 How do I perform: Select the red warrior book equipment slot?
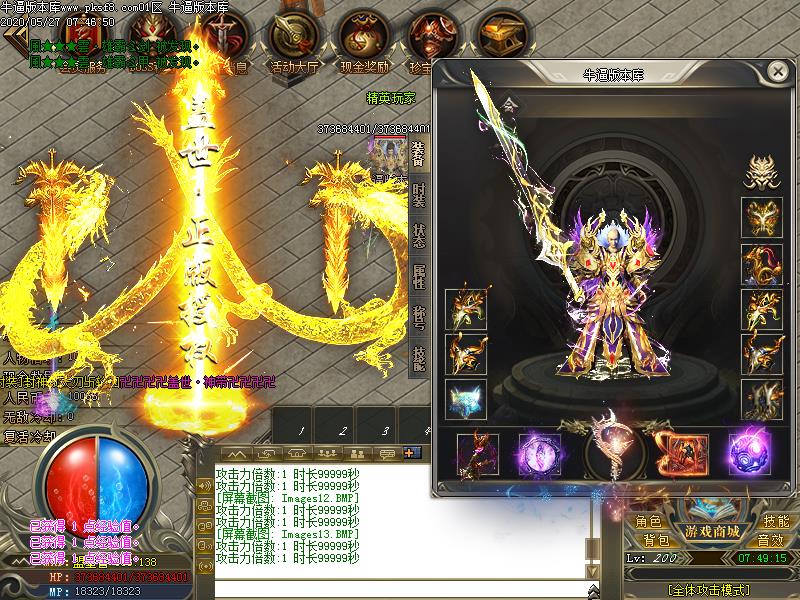679,452
